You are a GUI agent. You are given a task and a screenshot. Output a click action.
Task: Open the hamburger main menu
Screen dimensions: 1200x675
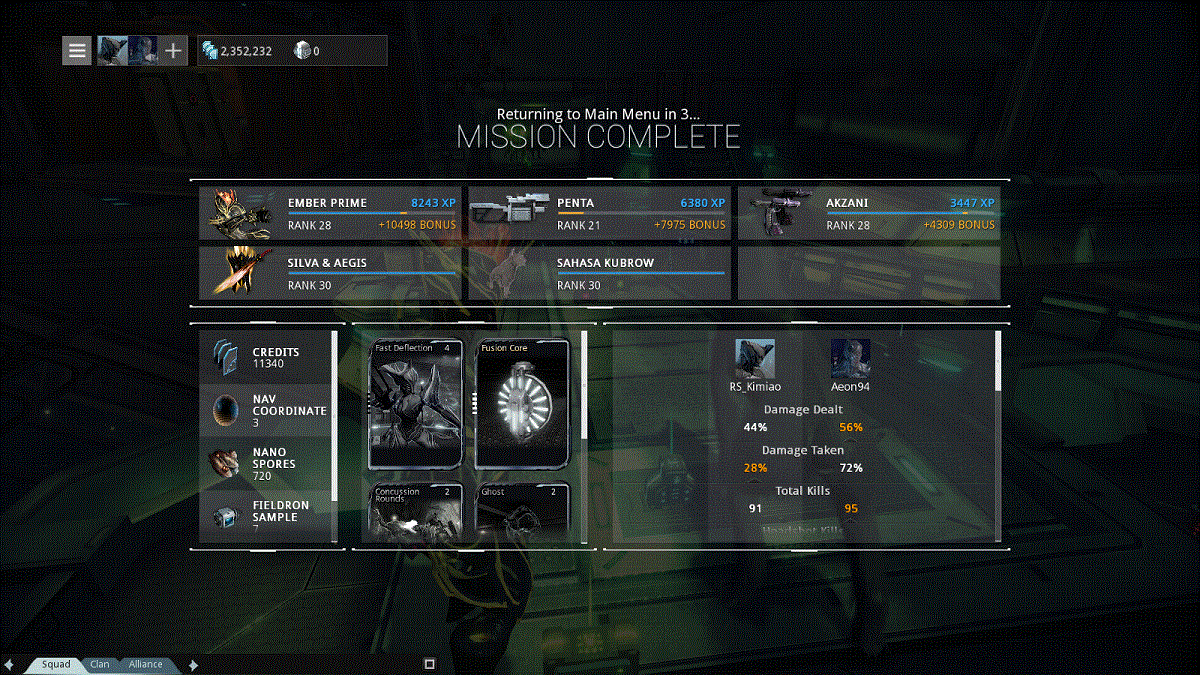(77, 50)
